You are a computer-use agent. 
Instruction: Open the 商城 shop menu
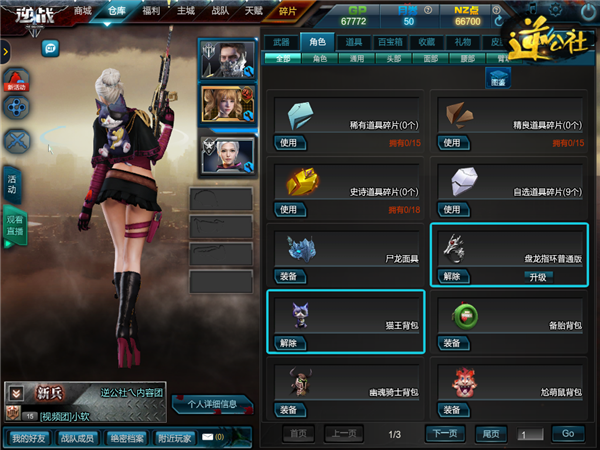[x=82, y=11]
